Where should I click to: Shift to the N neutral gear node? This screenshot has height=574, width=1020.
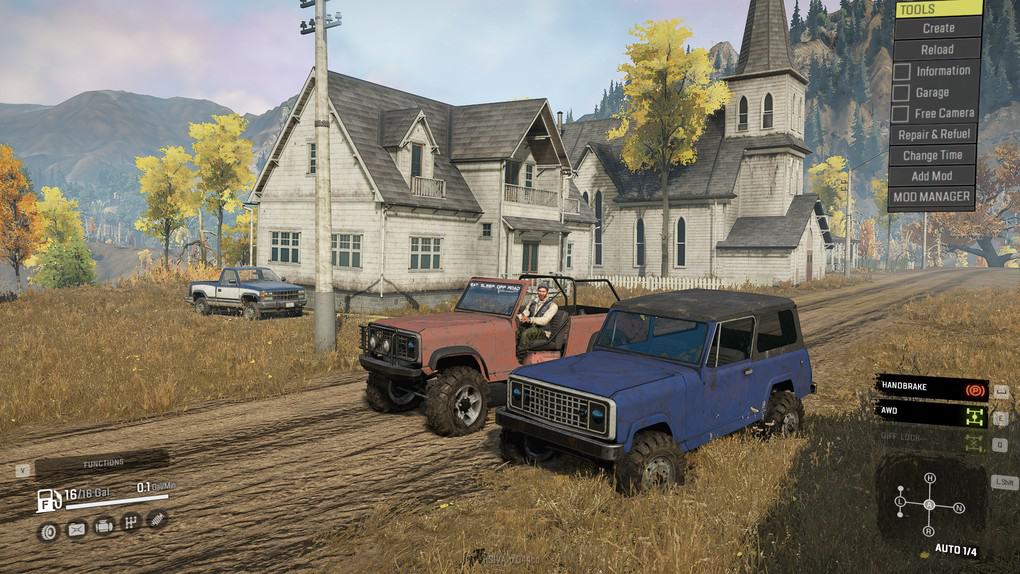(x=958, y=507)
